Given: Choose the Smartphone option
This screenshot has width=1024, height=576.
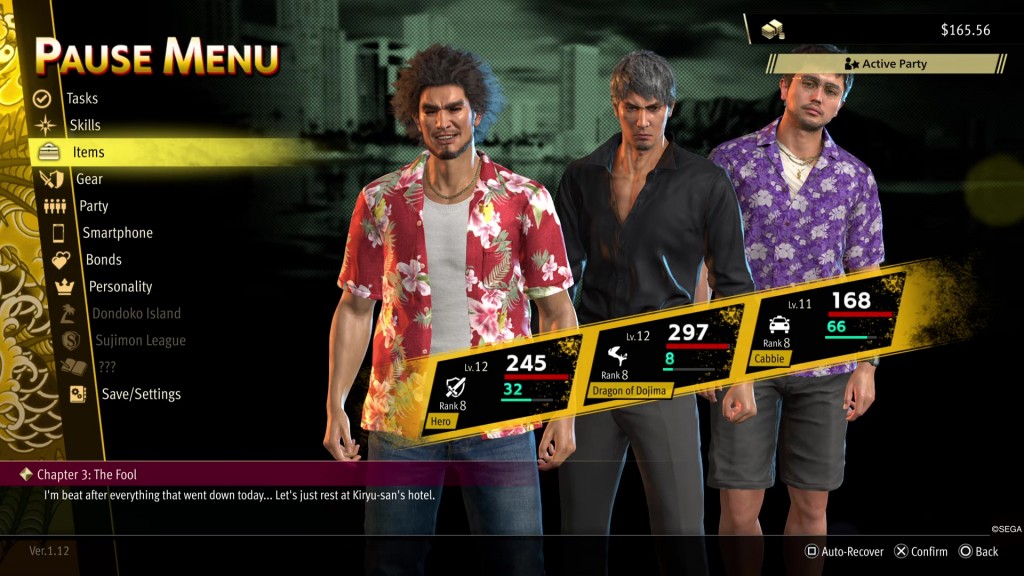Looking at the screenshot, I should (117, 233).
